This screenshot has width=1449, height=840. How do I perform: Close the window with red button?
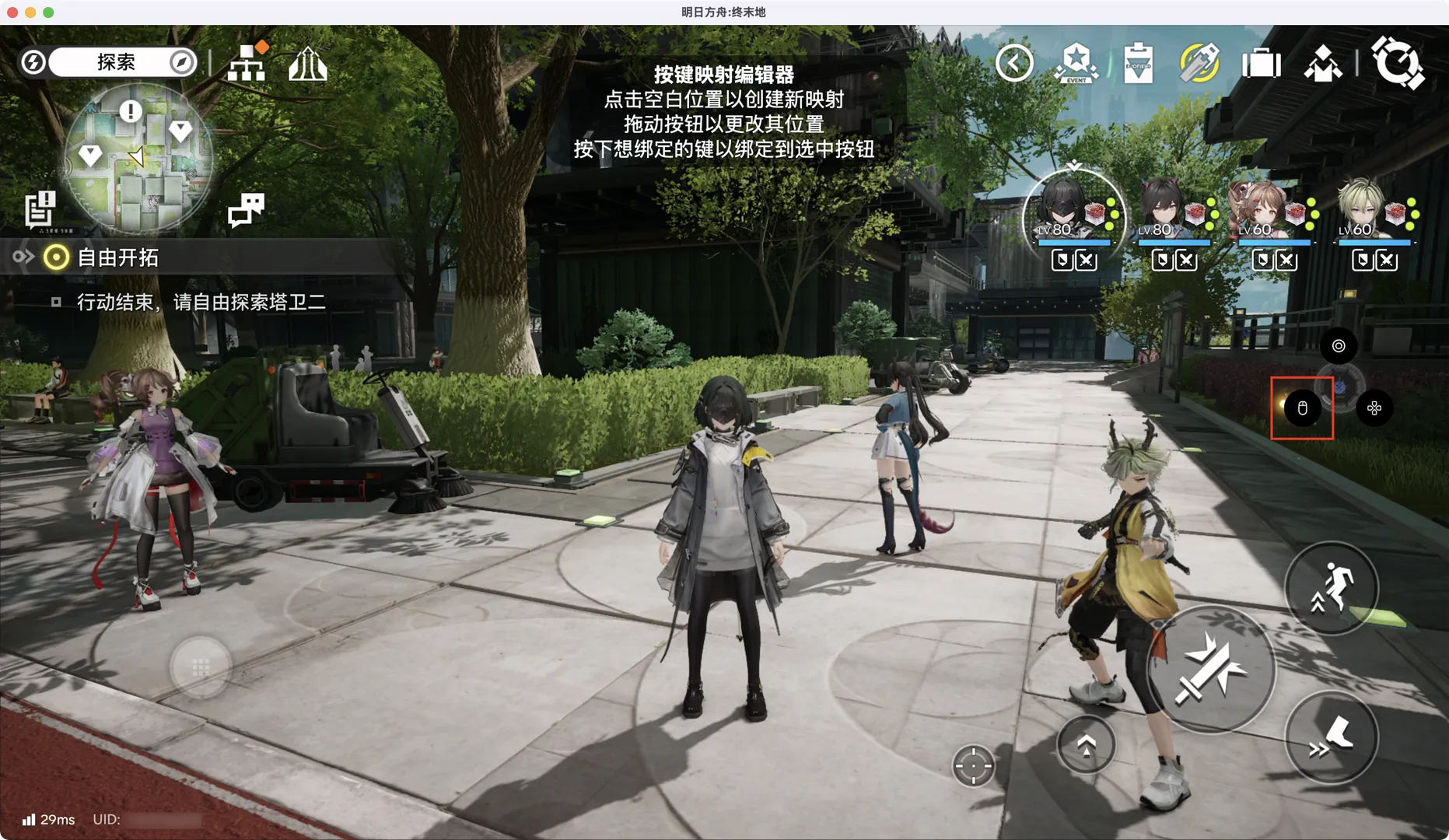[x=12, y=12]
